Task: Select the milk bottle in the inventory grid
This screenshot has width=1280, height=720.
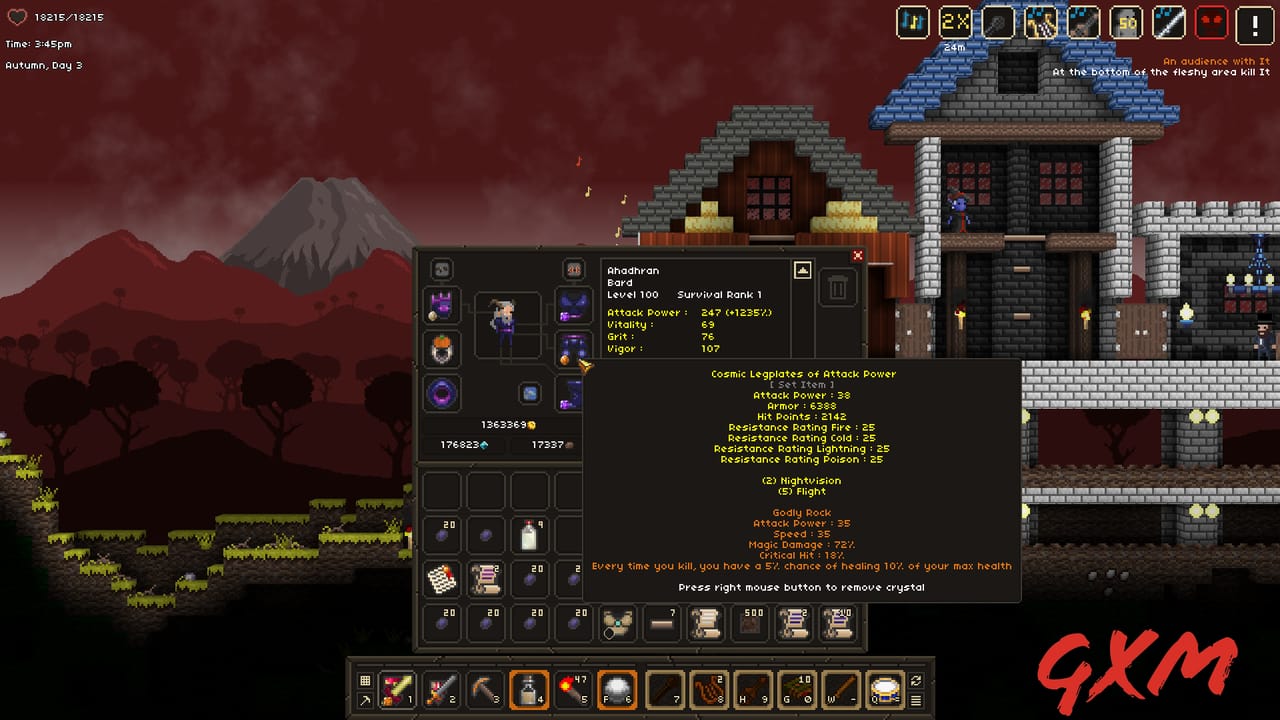Action: (x=530, y=535)
